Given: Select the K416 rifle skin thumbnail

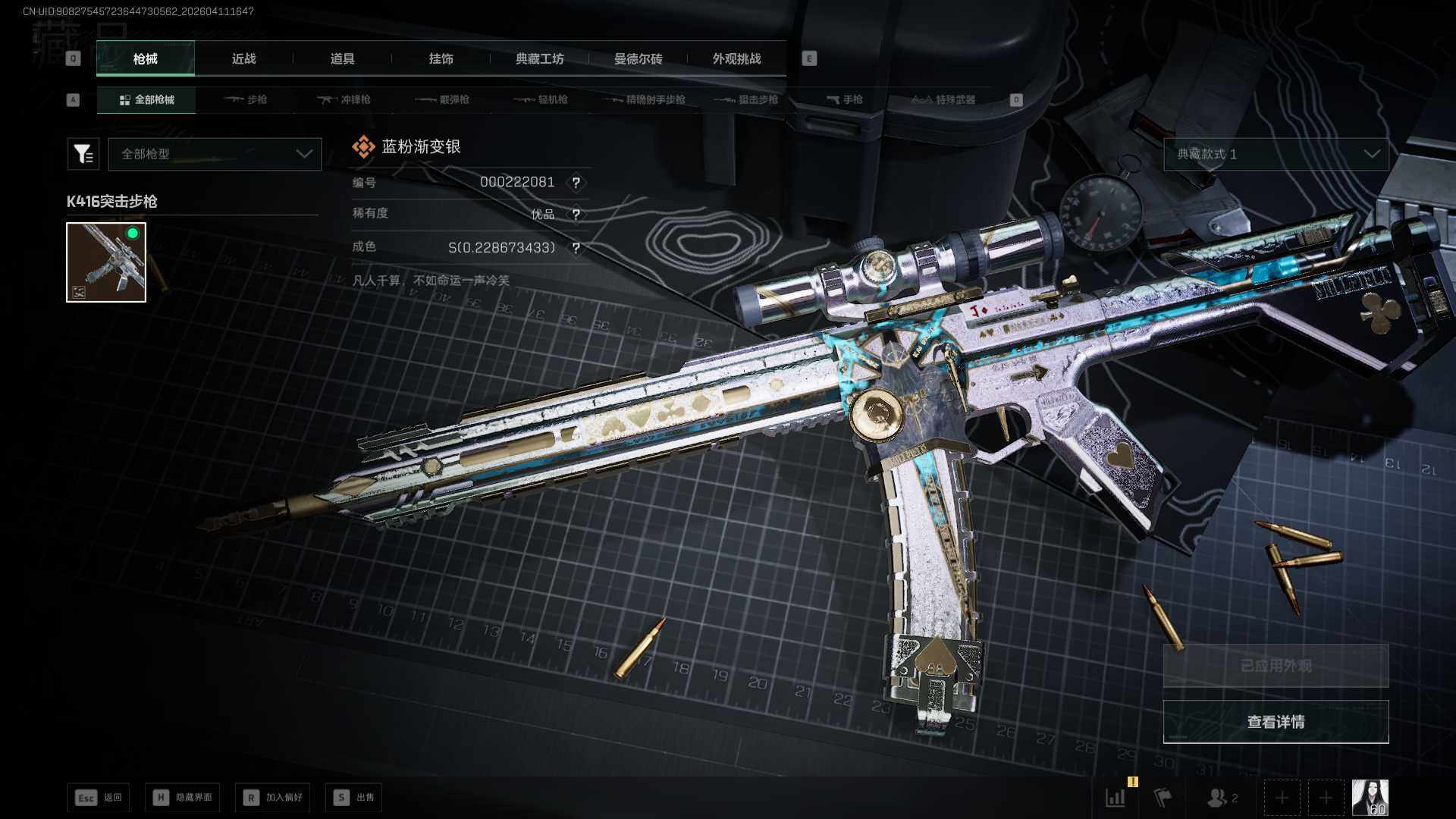Looking at the screenshot, I should [x=106, y=262].
